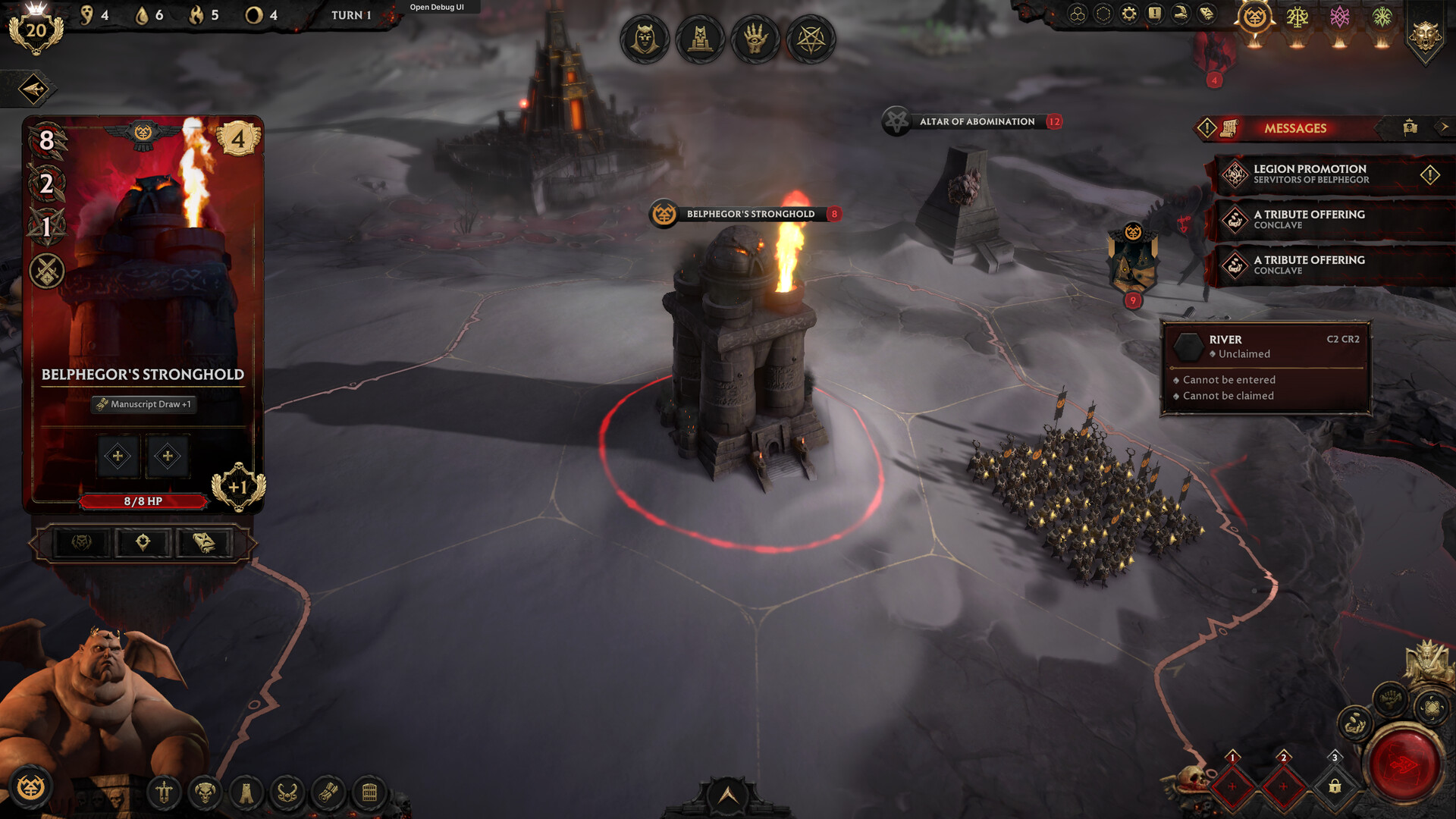Open the cage gate menu icon
The image size is (1456, 819).
click(x=369, y=793)
